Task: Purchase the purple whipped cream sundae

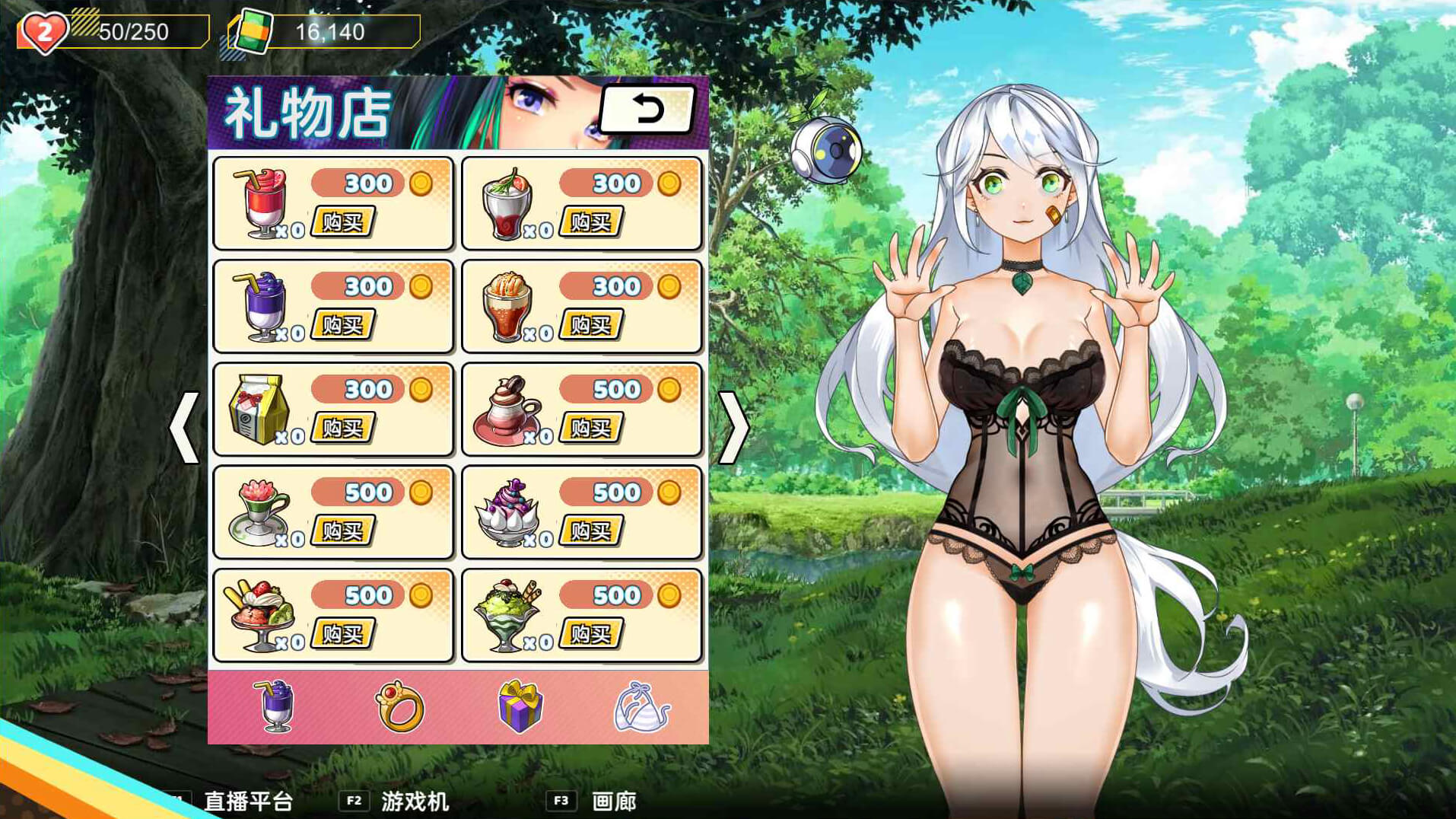Action: tap(591, 531)
